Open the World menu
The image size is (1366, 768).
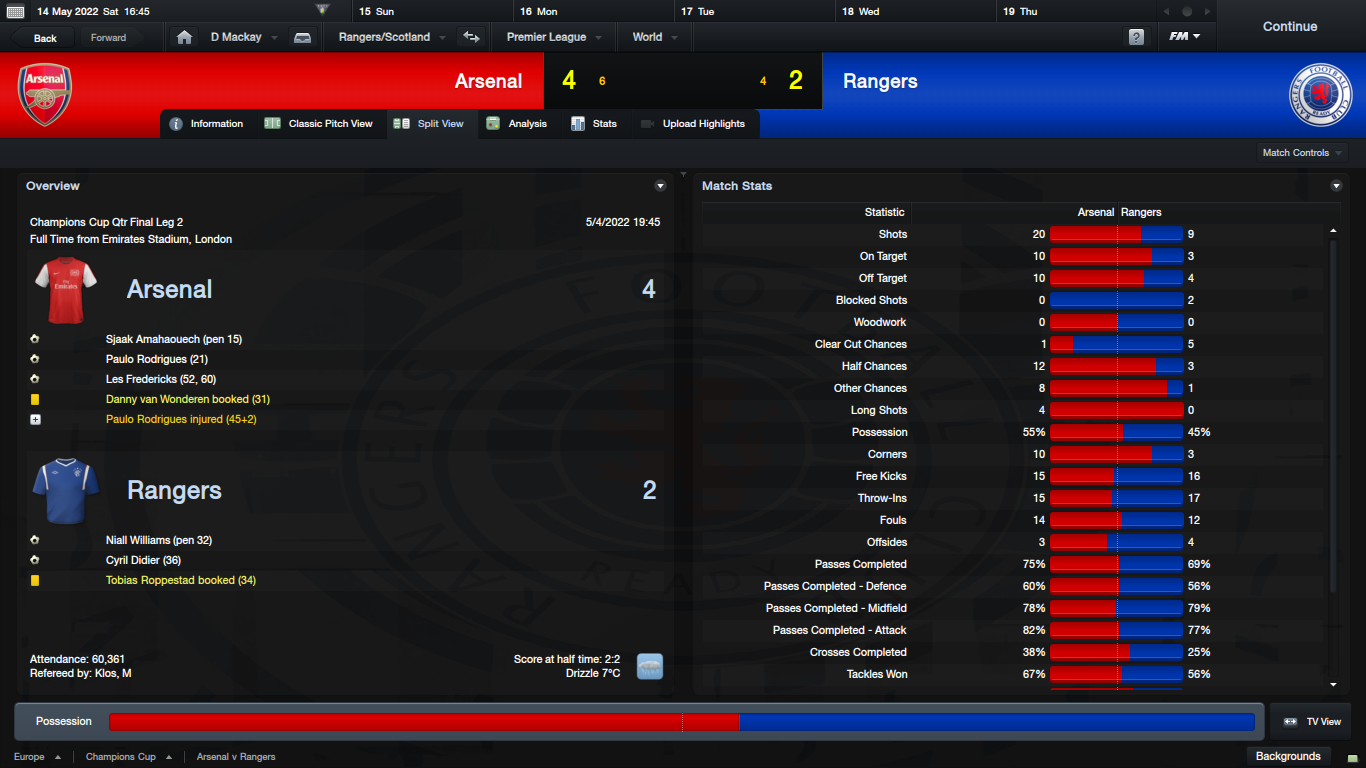point(647,37)
